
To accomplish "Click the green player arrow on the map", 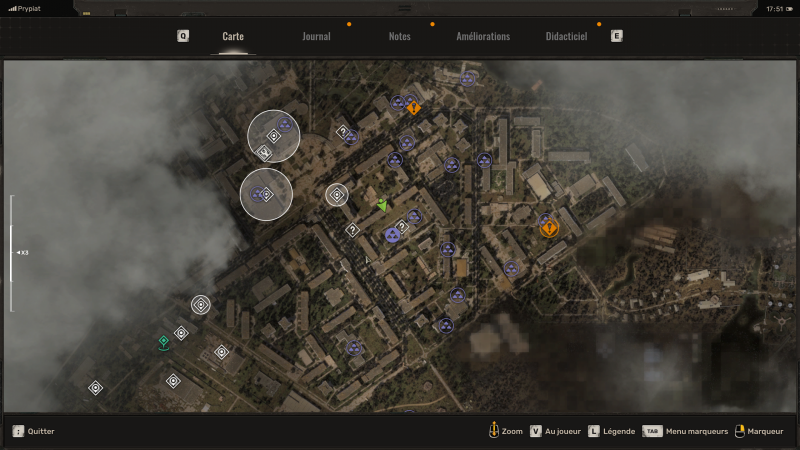I will tap(382, 204).
